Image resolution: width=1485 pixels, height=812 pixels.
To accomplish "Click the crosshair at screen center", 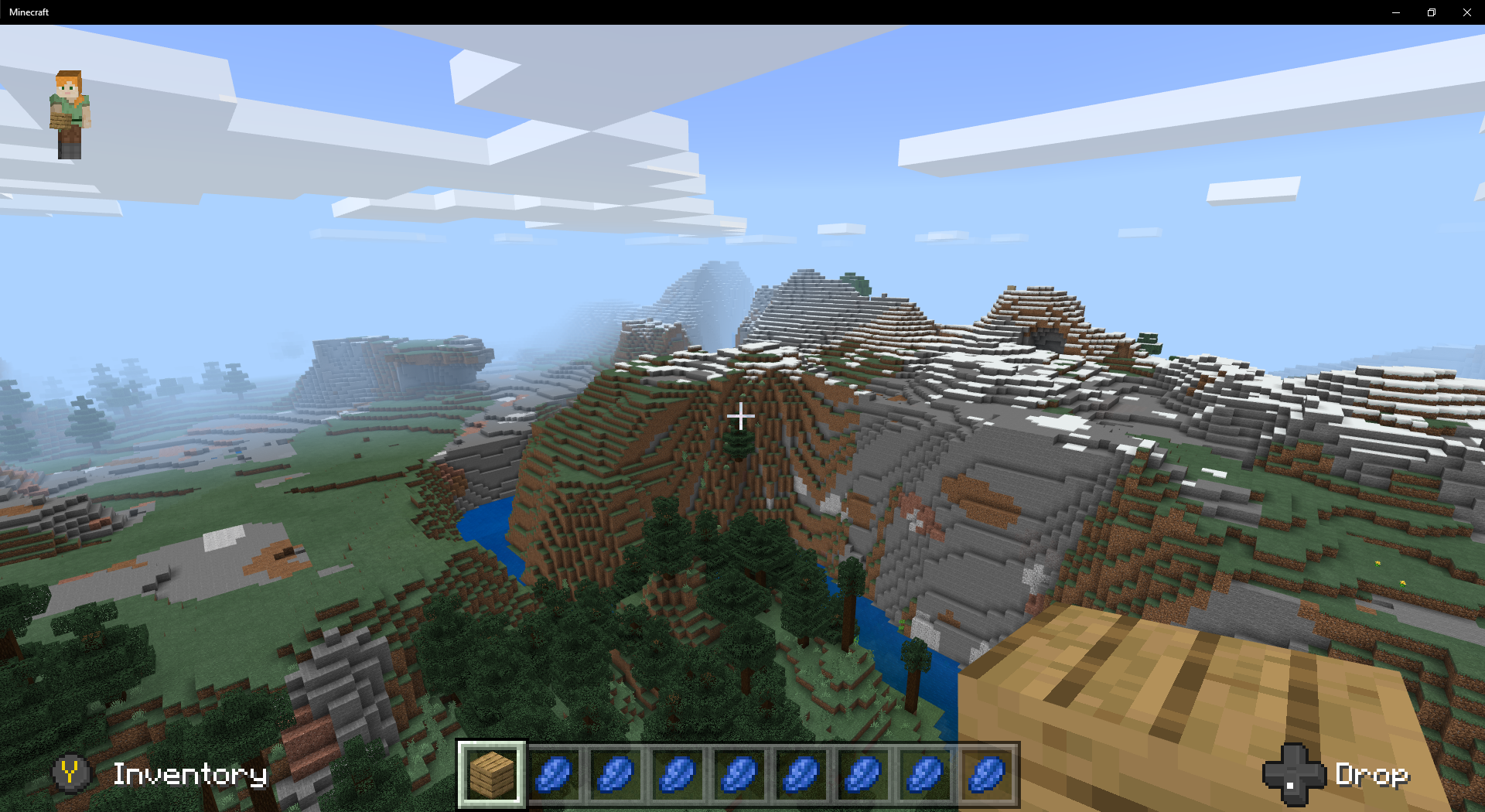I will point(741,418).
